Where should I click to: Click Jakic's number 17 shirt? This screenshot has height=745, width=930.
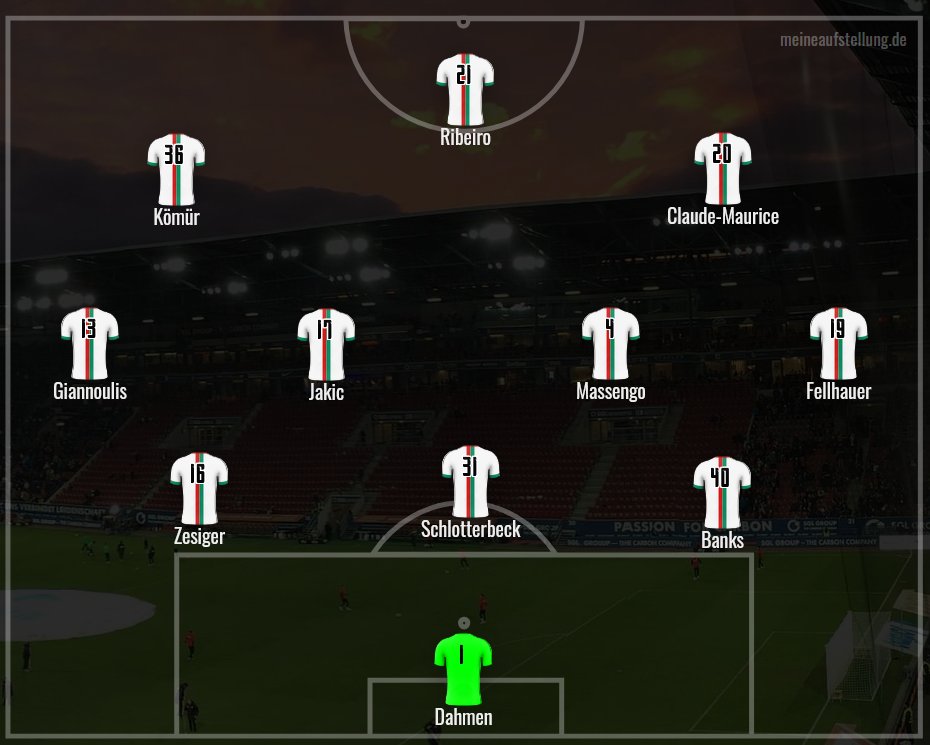click(x=326, y=344)
